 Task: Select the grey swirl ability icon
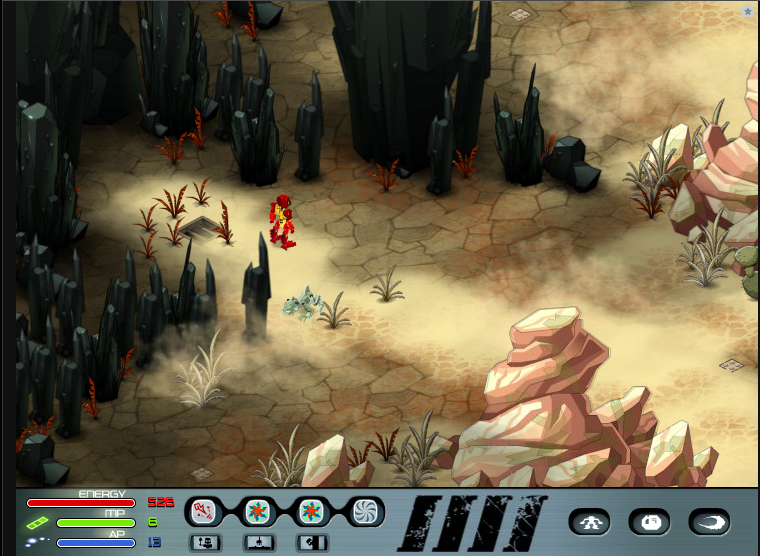tap(368, 512)
